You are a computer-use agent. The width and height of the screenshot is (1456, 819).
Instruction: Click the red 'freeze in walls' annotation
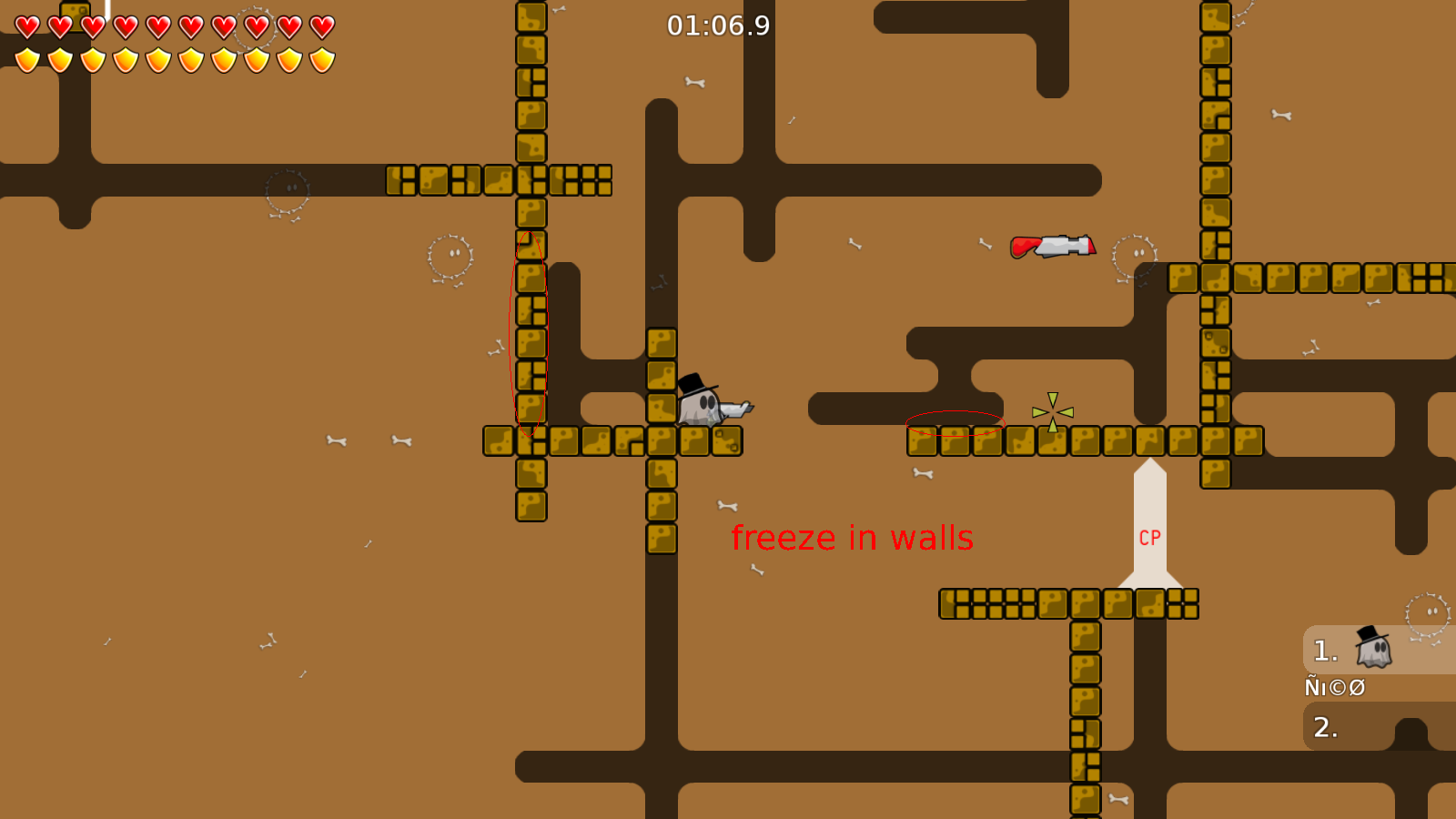point(853,538)
